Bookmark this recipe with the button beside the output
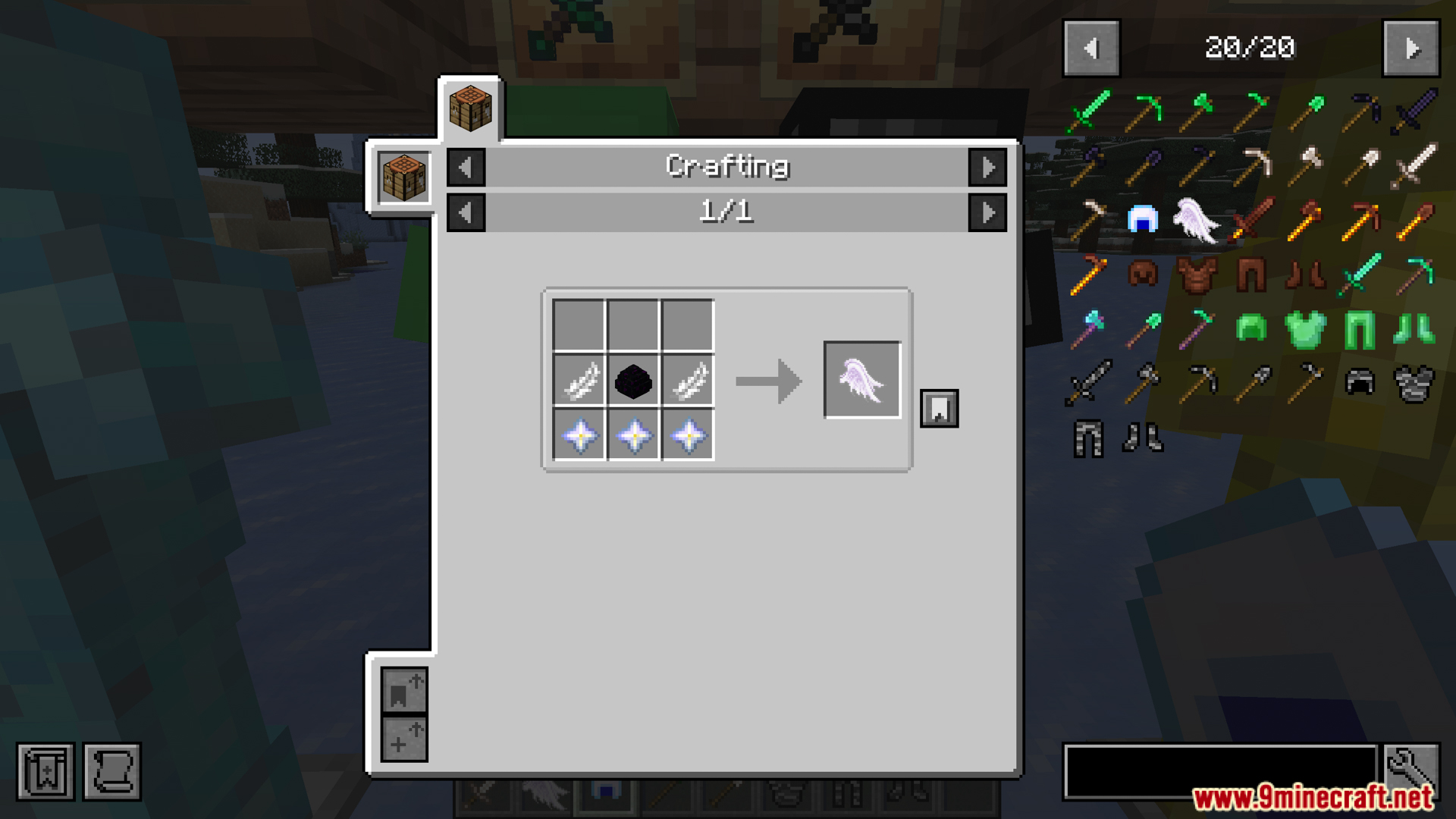Viewport: 1456px width, 819px height. click(939, 409)
